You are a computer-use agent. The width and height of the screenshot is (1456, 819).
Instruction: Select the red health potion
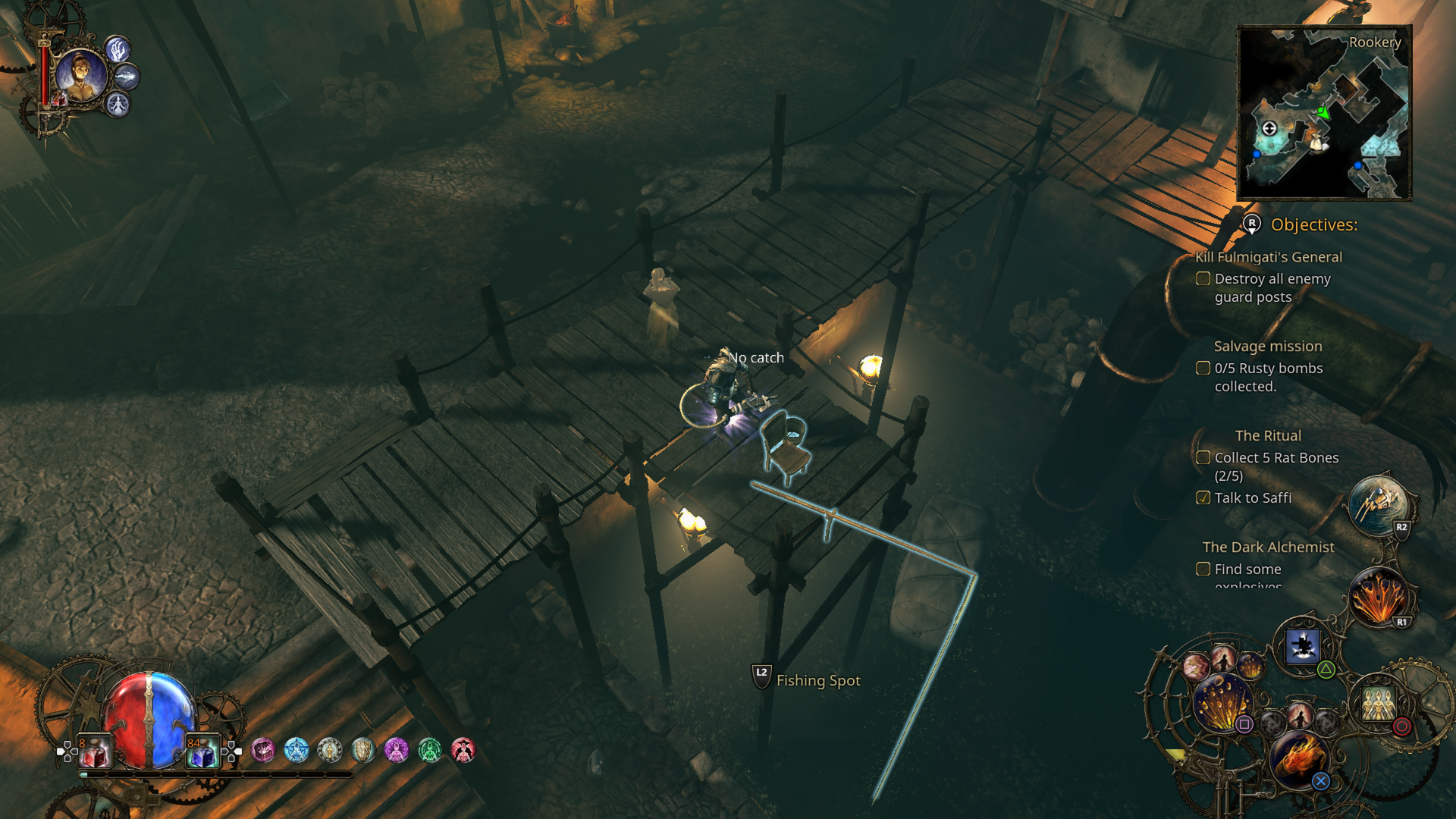(x=93, y=751)
